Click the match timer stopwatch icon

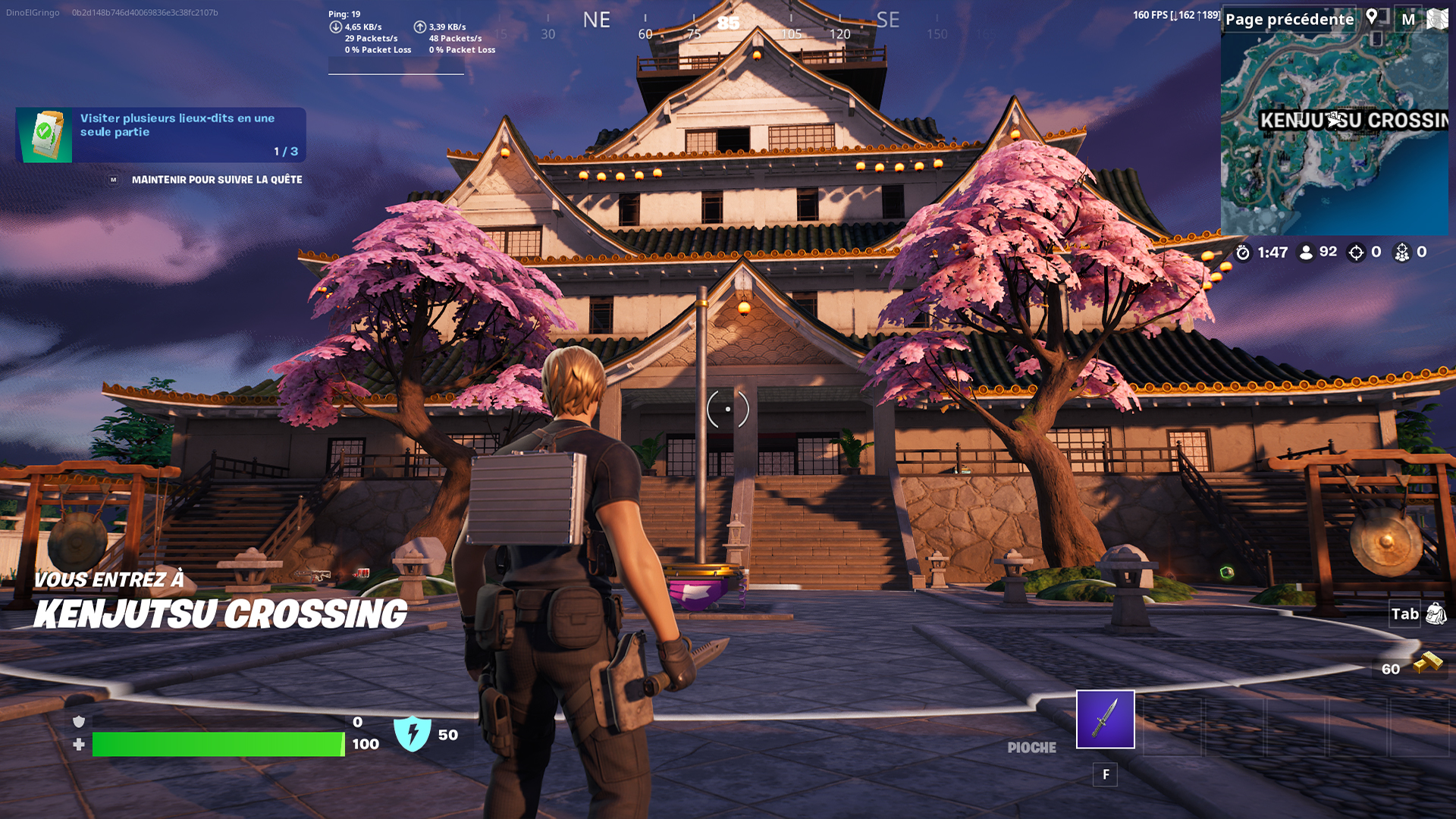1243,253
